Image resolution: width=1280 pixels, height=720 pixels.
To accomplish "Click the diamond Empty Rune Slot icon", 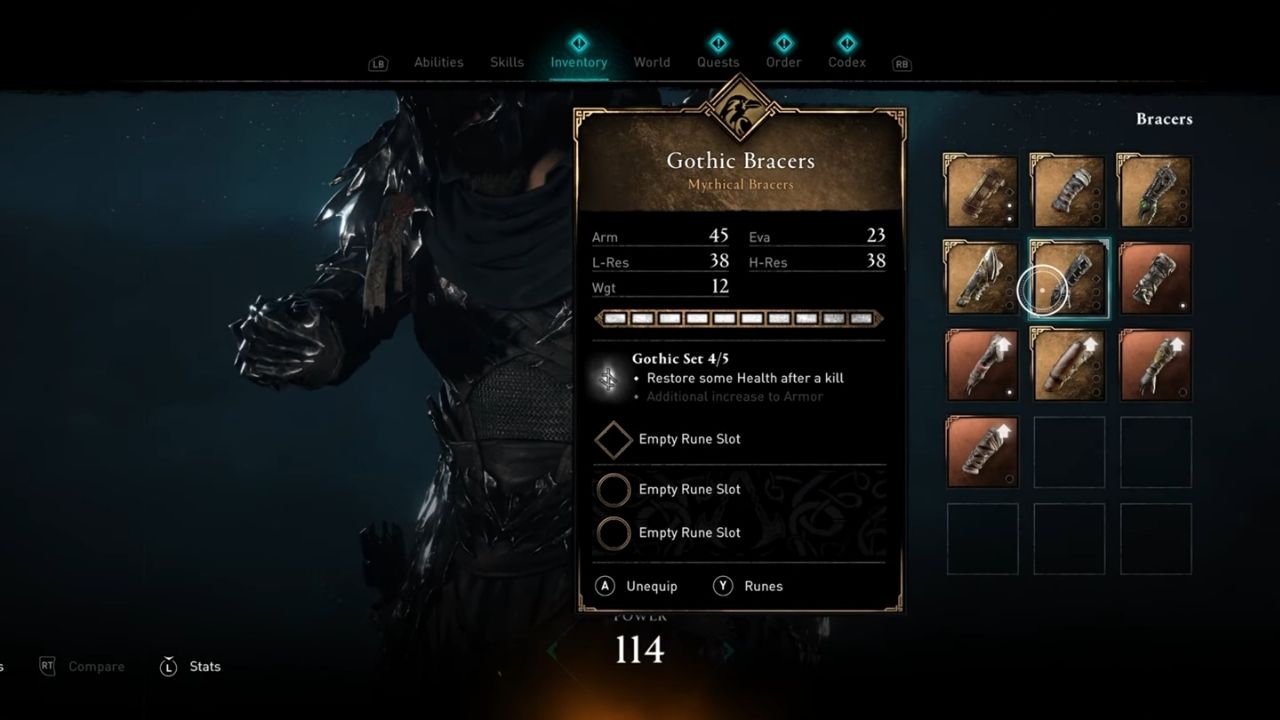I will (614, 440).
